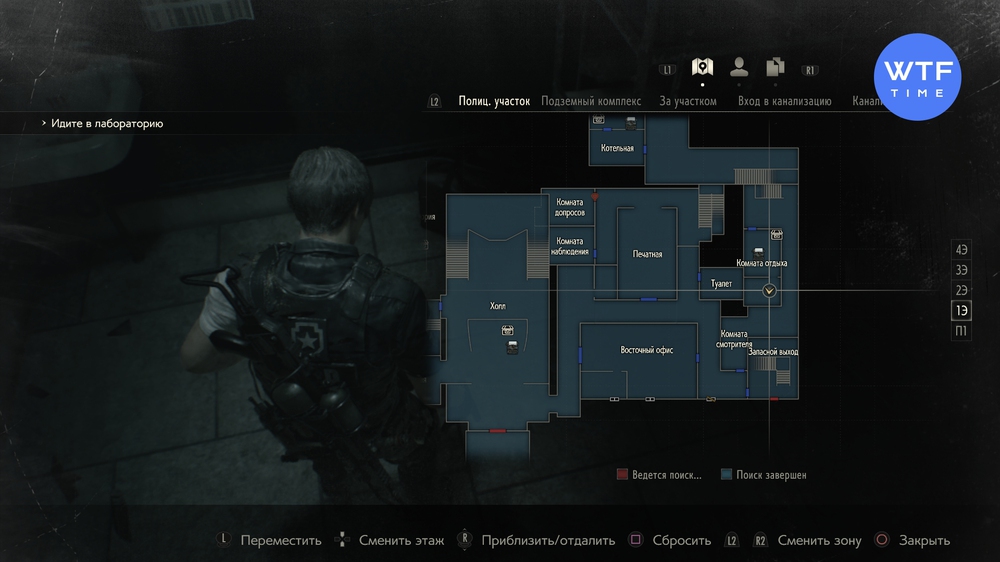Click the player position marker on the map
Image resolution: width=1000 pixels, height=562 pixels.
click(769, 291)
